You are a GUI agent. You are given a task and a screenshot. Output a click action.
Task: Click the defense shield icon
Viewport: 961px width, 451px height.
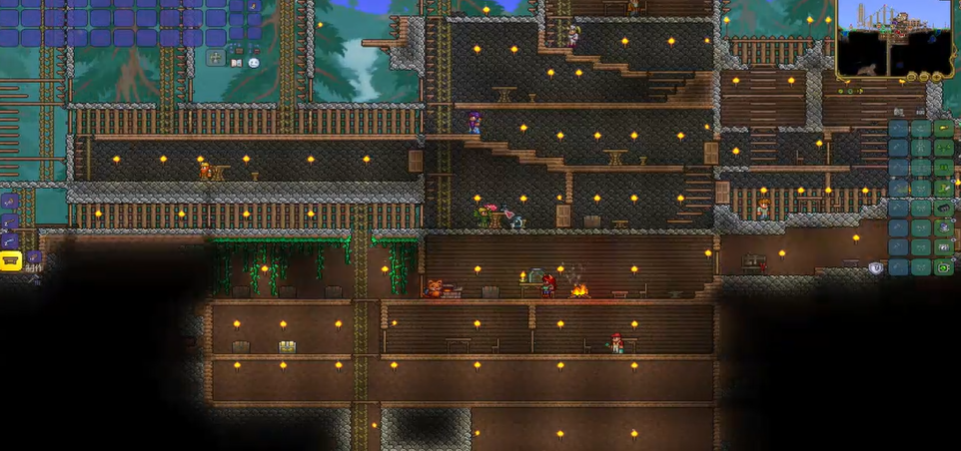tap(876, 268)
